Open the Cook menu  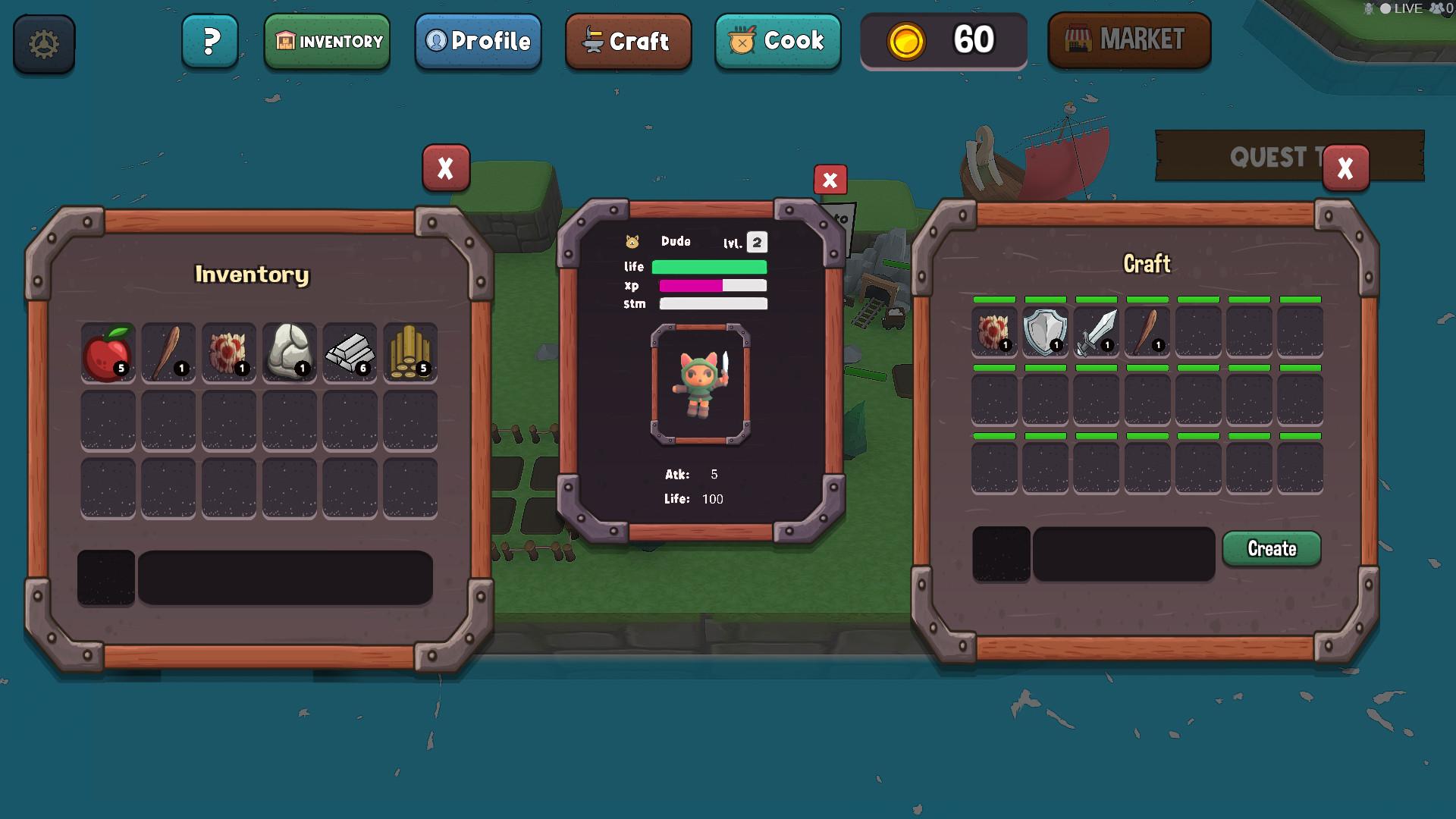click(x=777, y=42)
